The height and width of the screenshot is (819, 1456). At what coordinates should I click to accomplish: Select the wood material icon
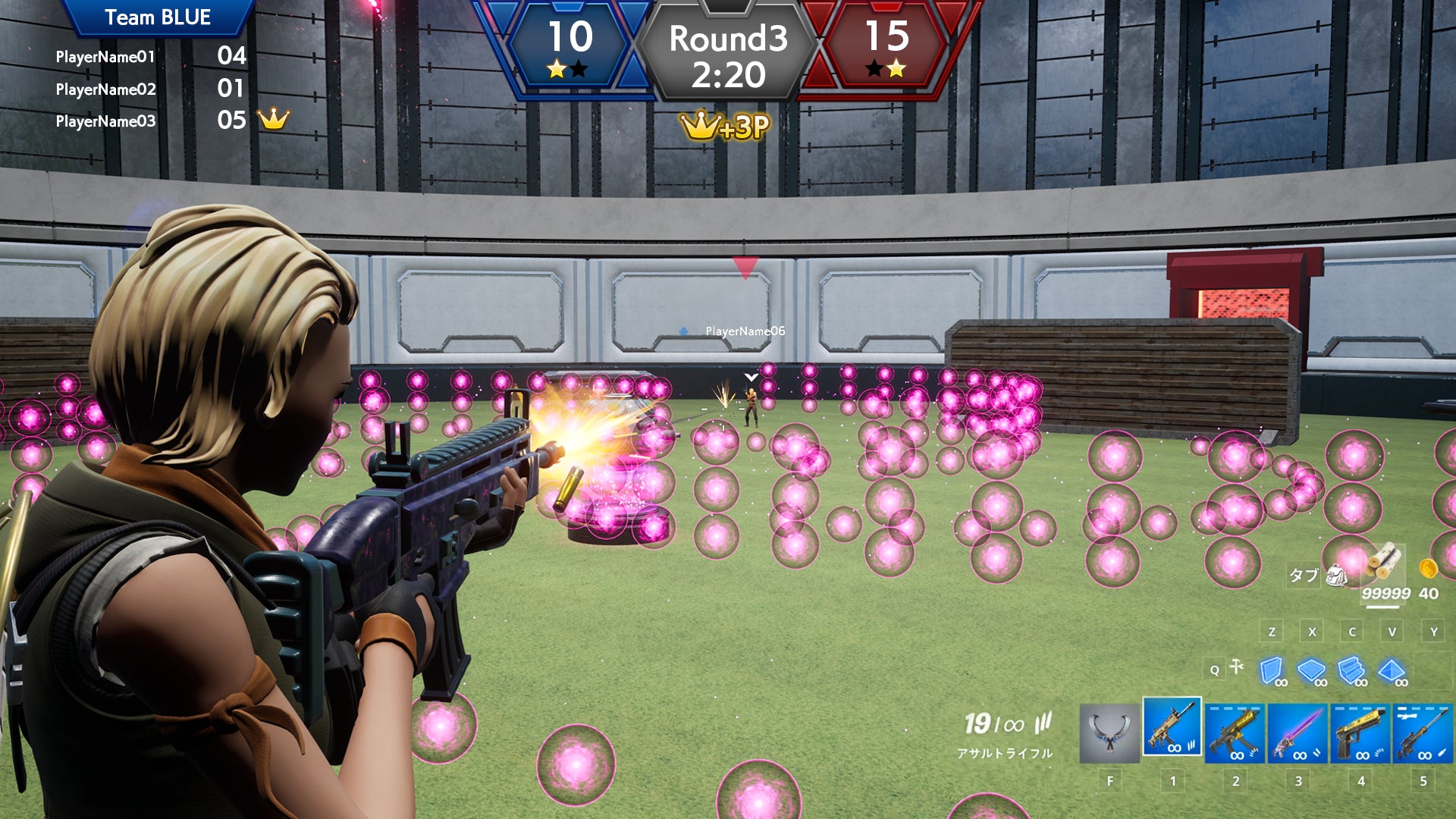[1385, 562]
